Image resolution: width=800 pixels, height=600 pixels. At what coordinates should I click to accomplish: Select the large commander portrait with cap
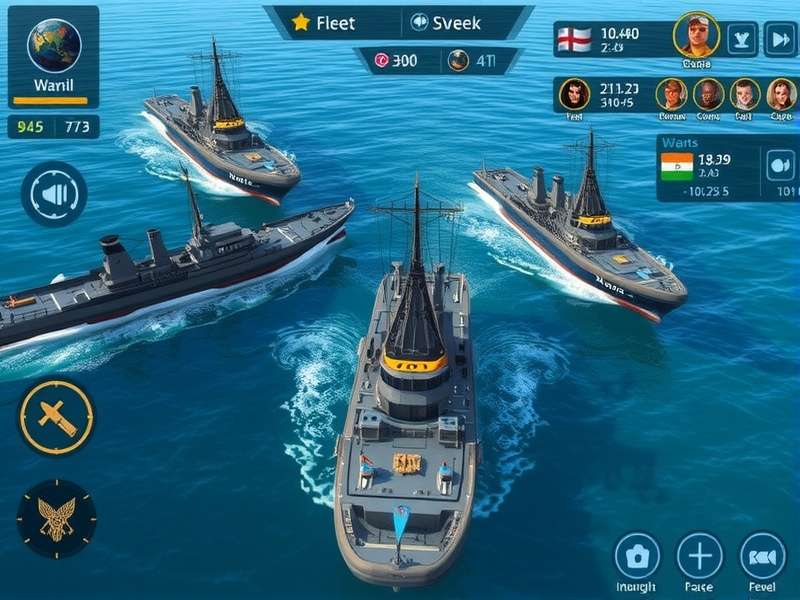coord(696,36)
